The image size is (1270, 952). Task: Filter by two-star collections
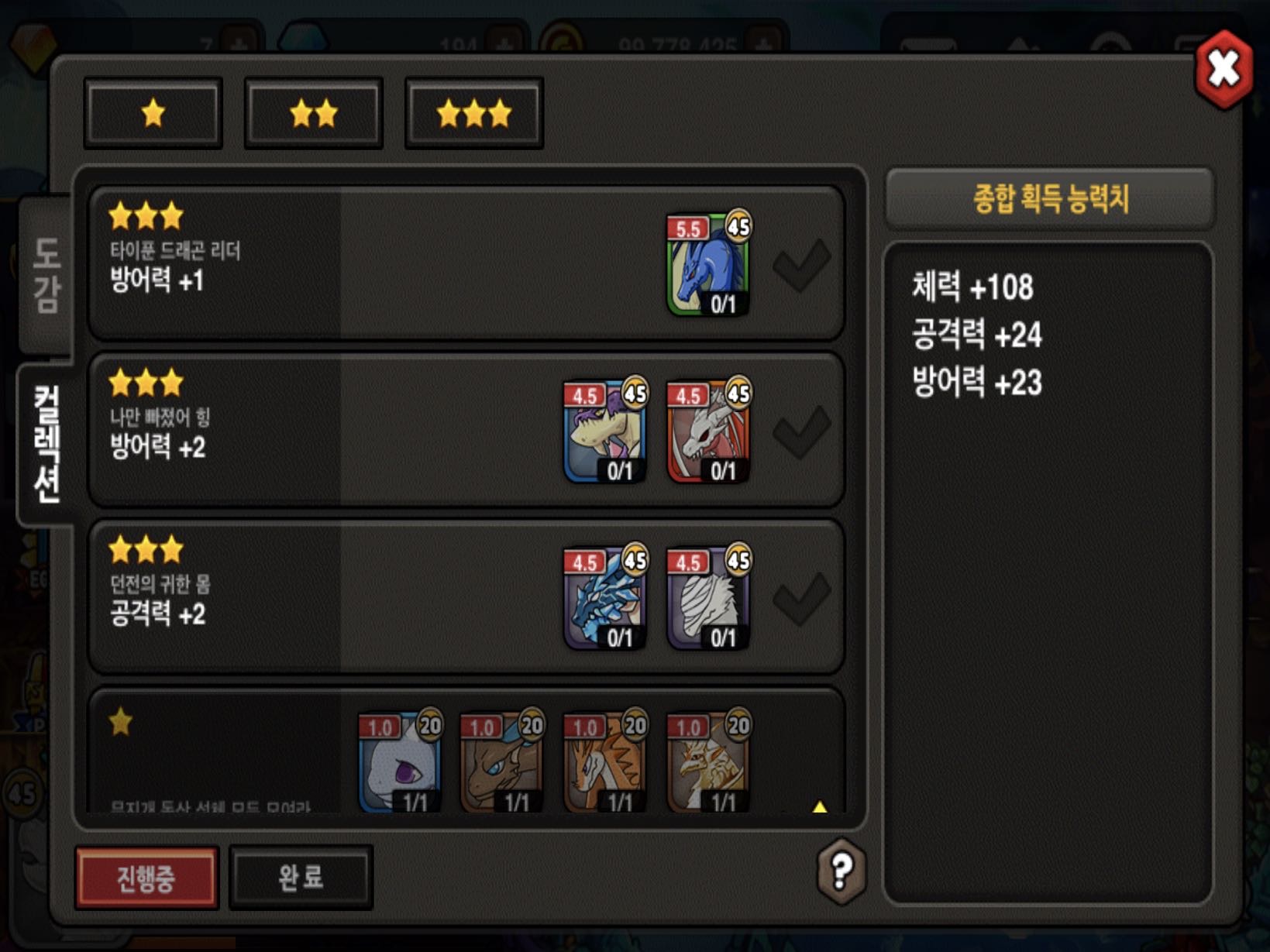[x=314, y=113]
